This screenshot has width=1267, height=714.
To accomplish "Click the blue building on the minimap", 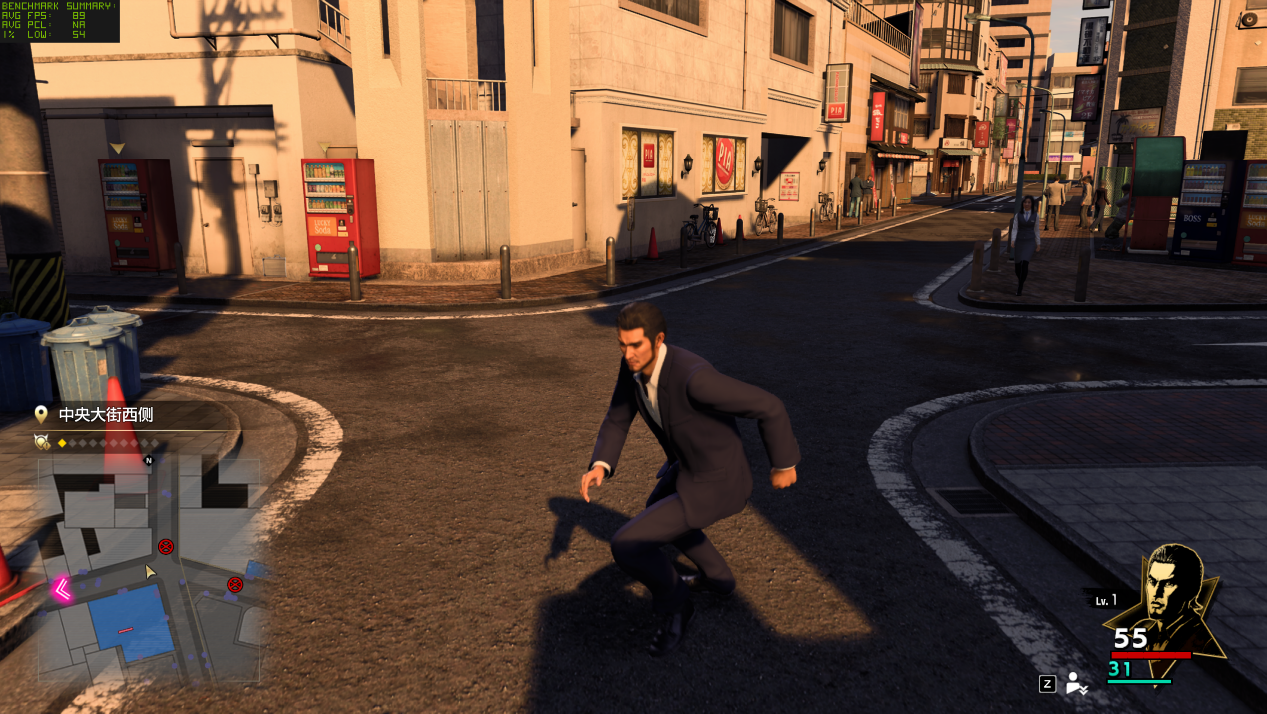I will [x=130, y=622].
